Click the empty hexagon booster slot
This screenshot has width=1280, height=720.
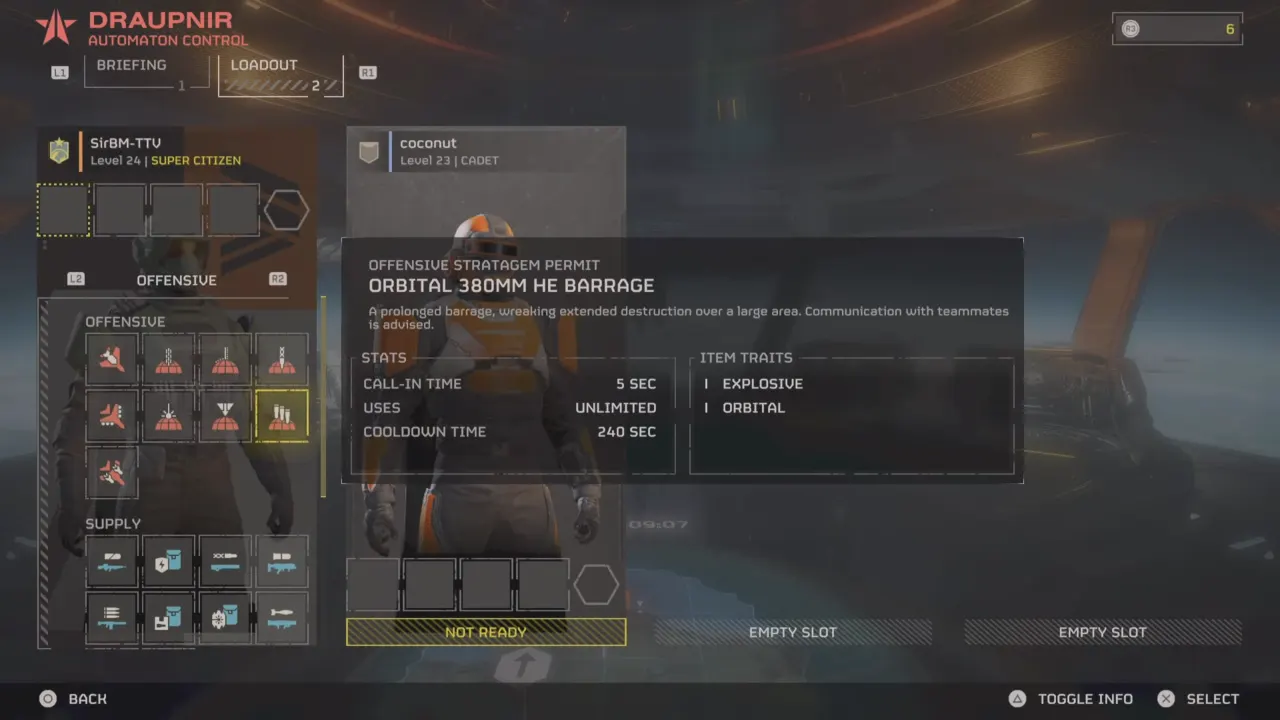(286, 209)
